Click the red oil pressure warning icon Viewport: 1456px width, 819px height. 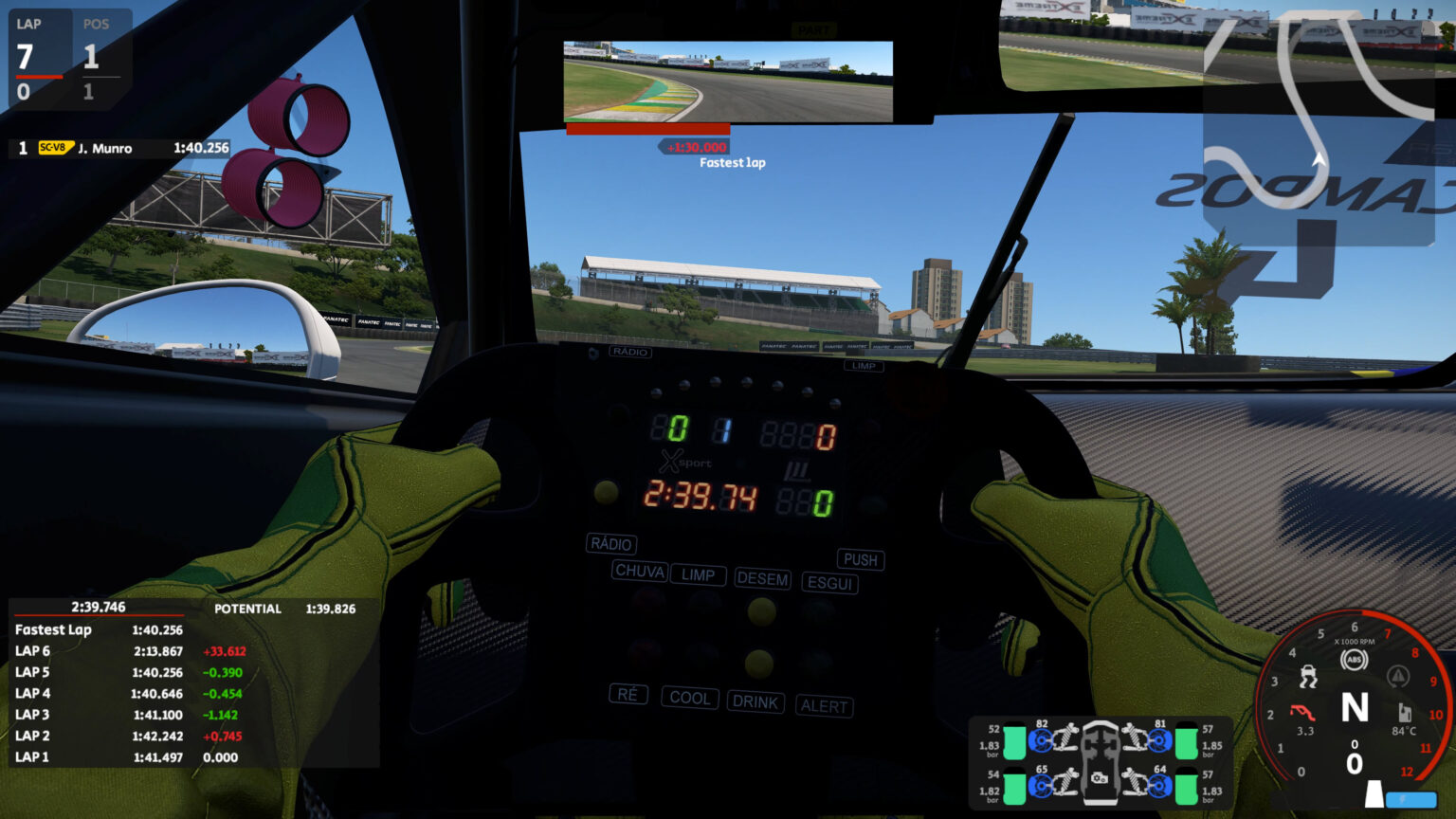pyautogui.click(x=1301, y=712)
